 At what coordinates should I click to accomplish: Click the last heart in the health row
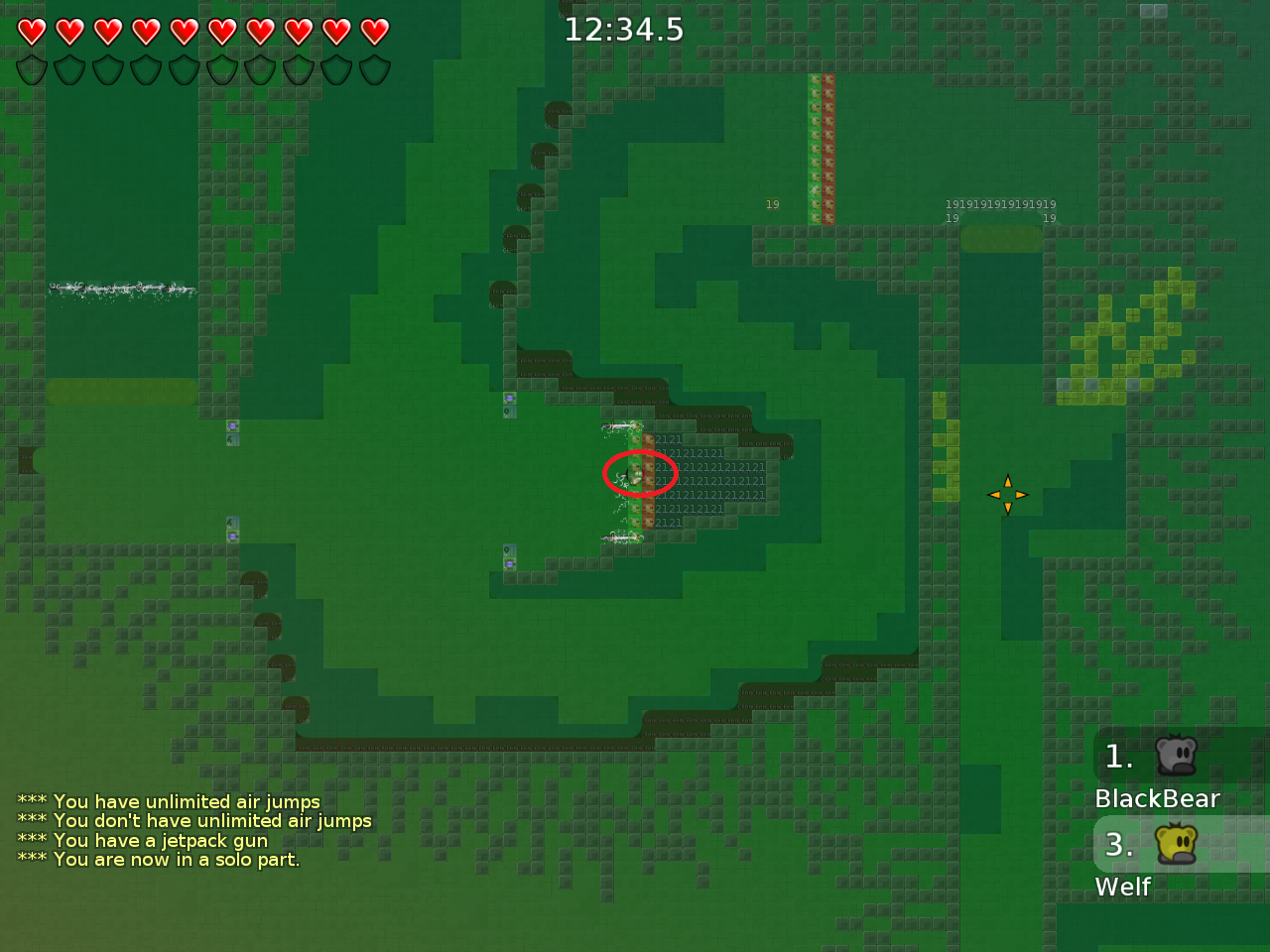pos(373,31)
